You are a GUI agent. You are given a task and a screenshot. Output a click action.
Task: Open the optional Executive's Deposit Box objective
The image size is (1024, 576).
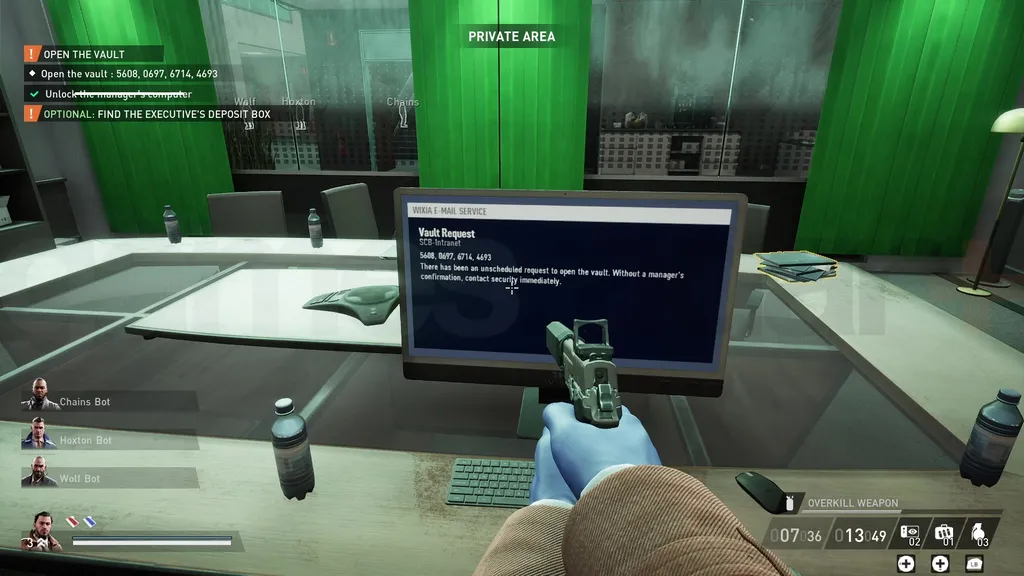(157, 114)
